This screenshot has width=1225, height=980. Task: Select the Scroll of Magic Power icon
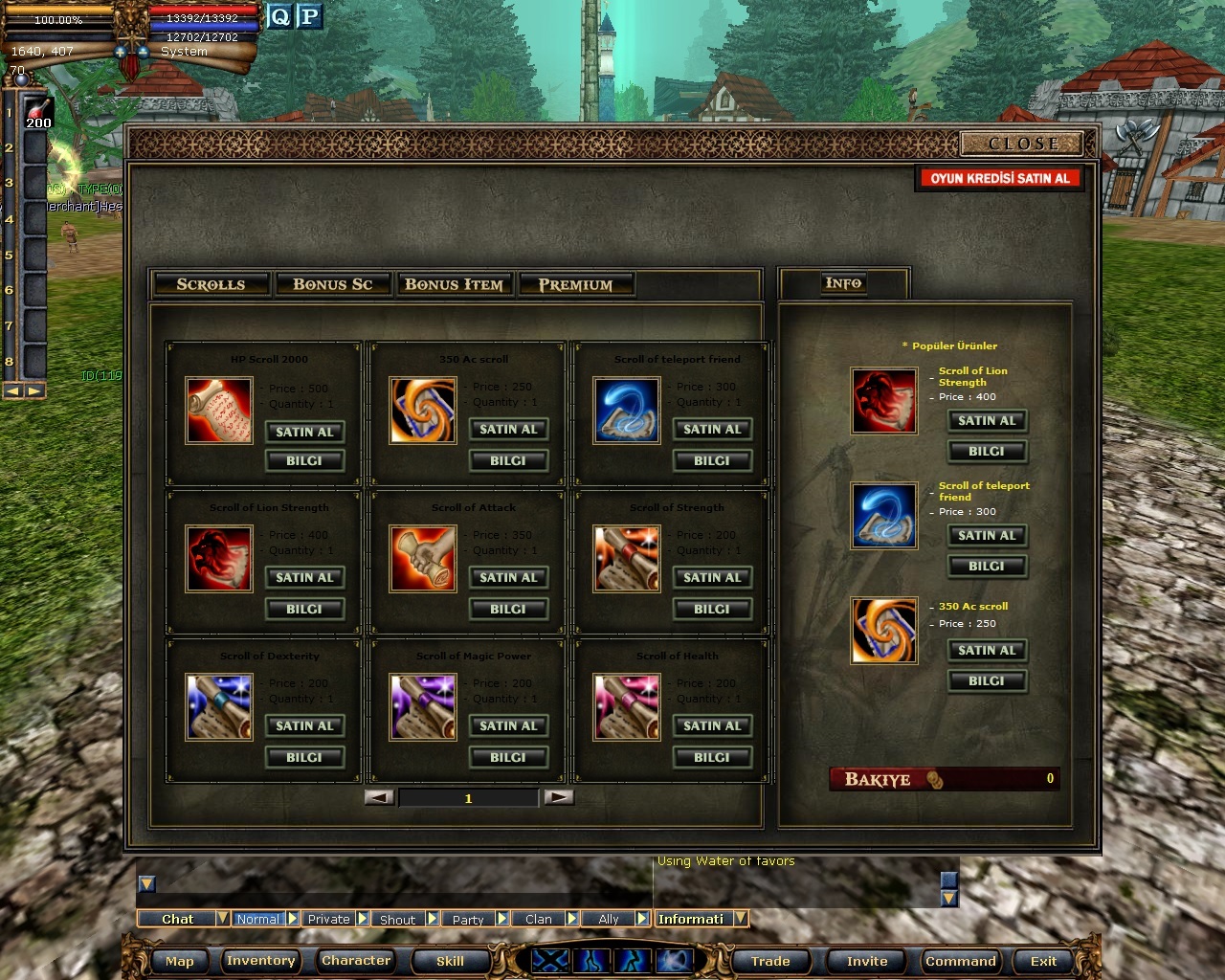point(422,707)
